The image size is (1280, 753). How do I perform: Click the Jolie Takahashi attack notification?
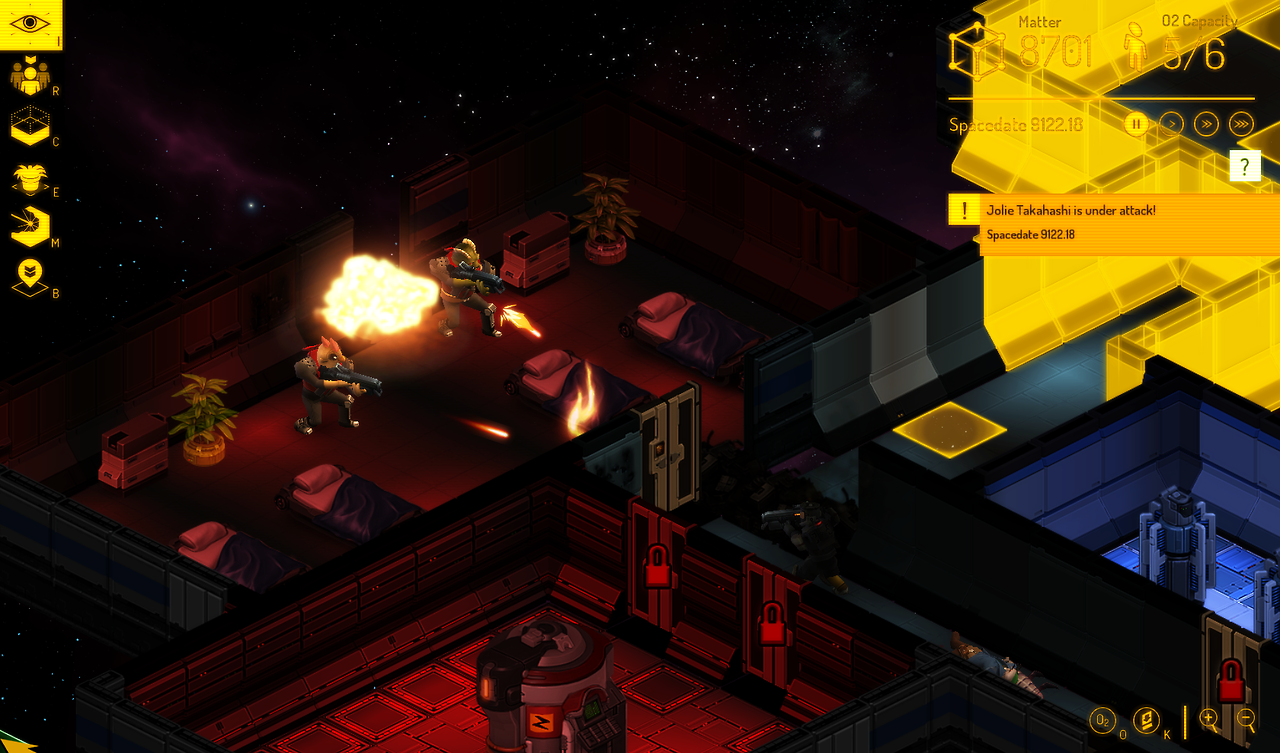[1090, 210]
